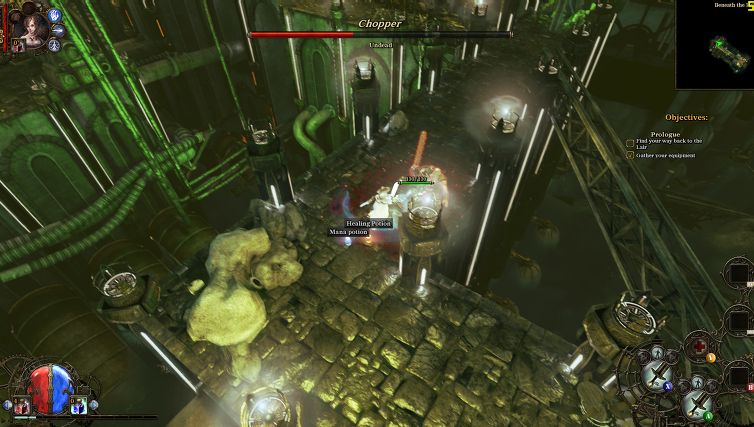The image size is (754, 427).
Task: Use the red healing potion slot
Action: coord(22,404)
